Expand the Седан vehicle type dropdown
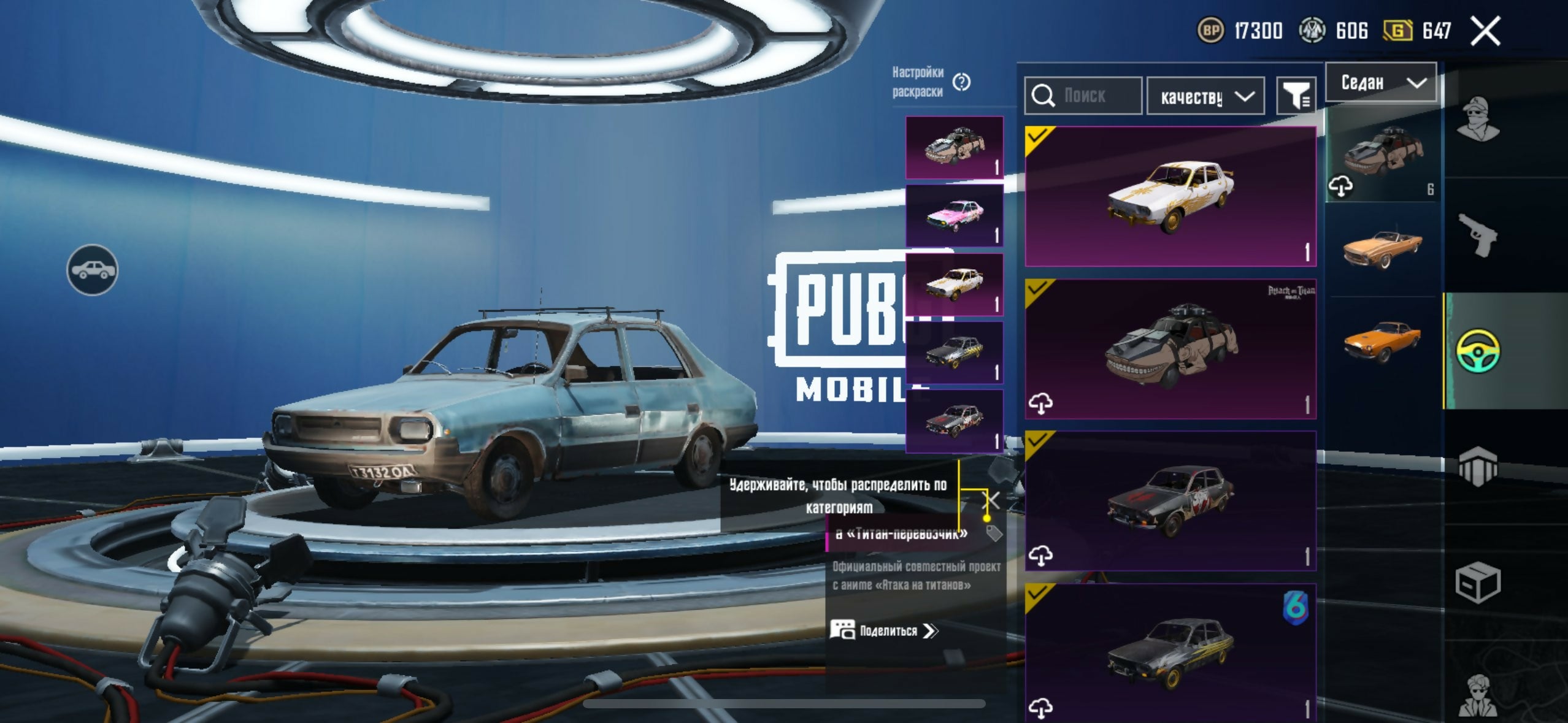The height and width of the screenshot is (723, 1568). [1381, 82]
